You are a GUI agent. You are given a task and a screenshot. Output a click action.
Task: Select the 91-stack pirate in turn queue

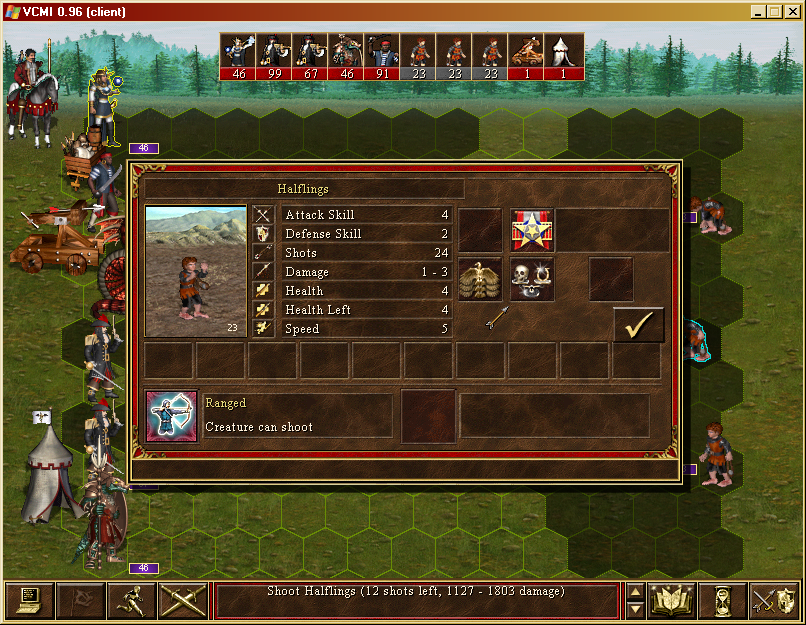click(x=382, y=56)
